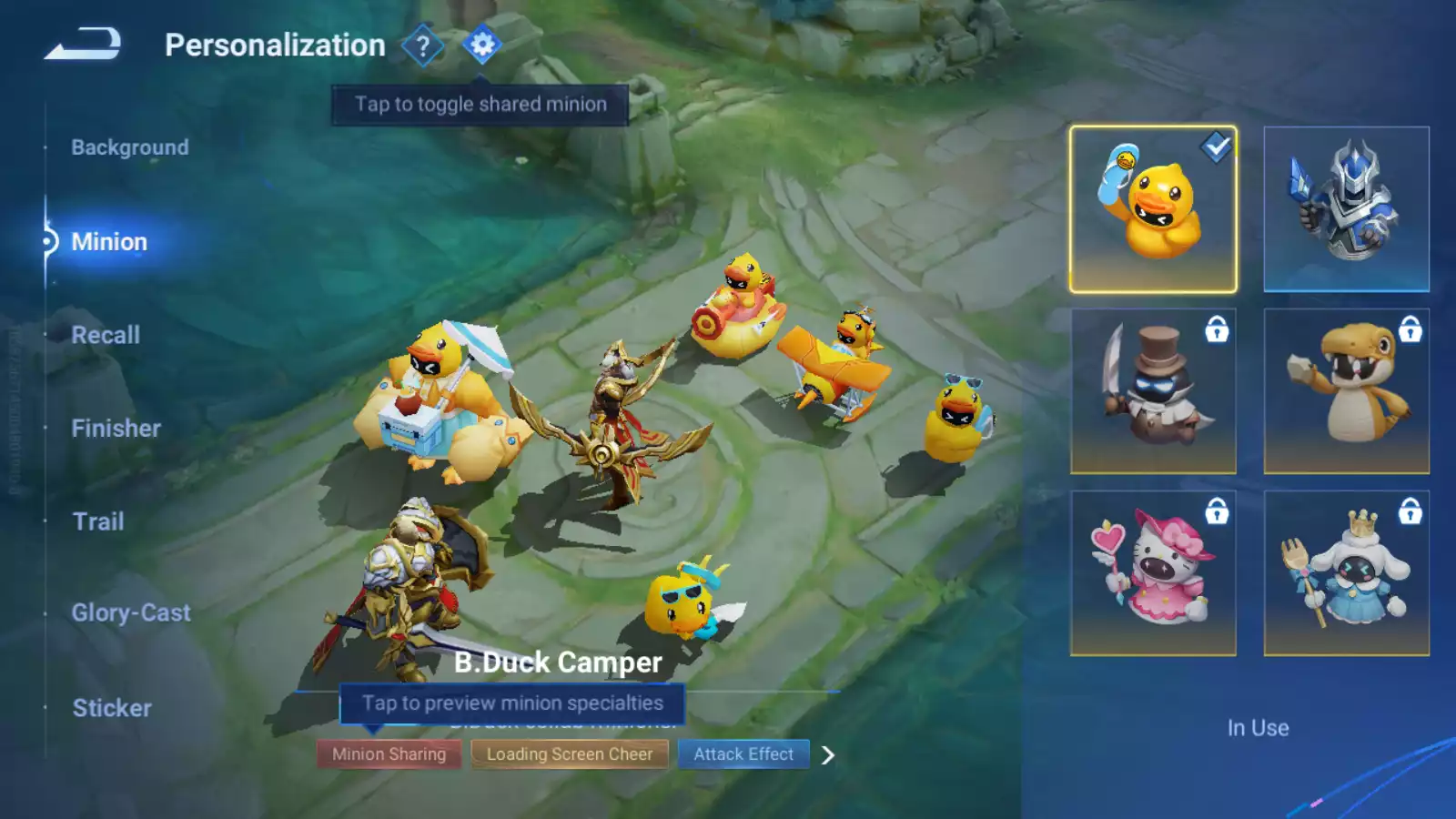Go back using the return arrow
1456x819 pixels.
(83, 44)
